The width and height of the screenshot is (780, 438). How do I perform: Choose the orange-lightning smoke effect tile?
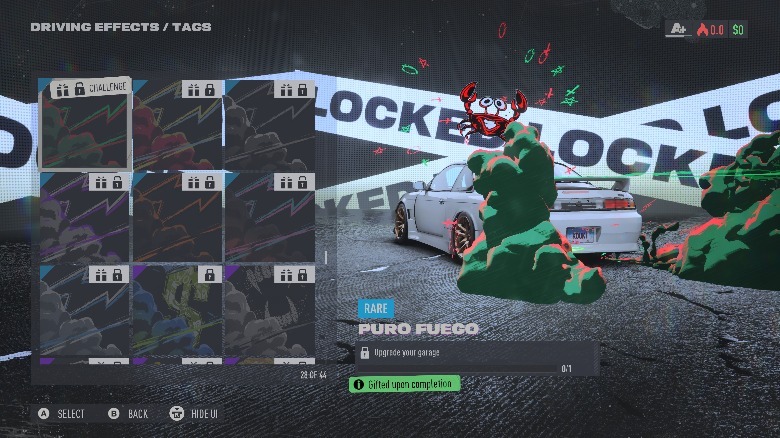pos(177,216)
